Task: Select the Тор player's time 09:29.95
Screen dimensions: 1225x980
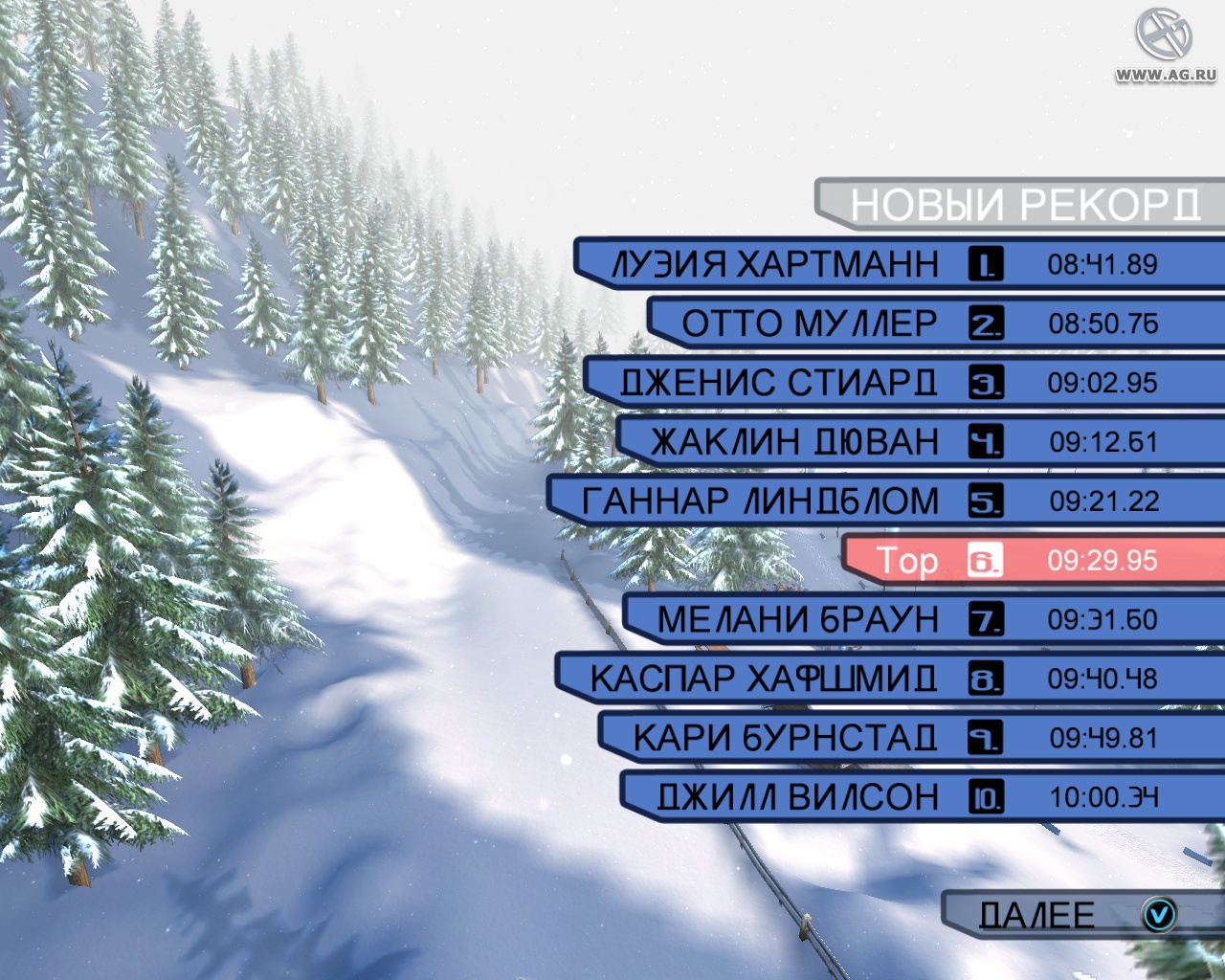Action: click(1101, 562)
